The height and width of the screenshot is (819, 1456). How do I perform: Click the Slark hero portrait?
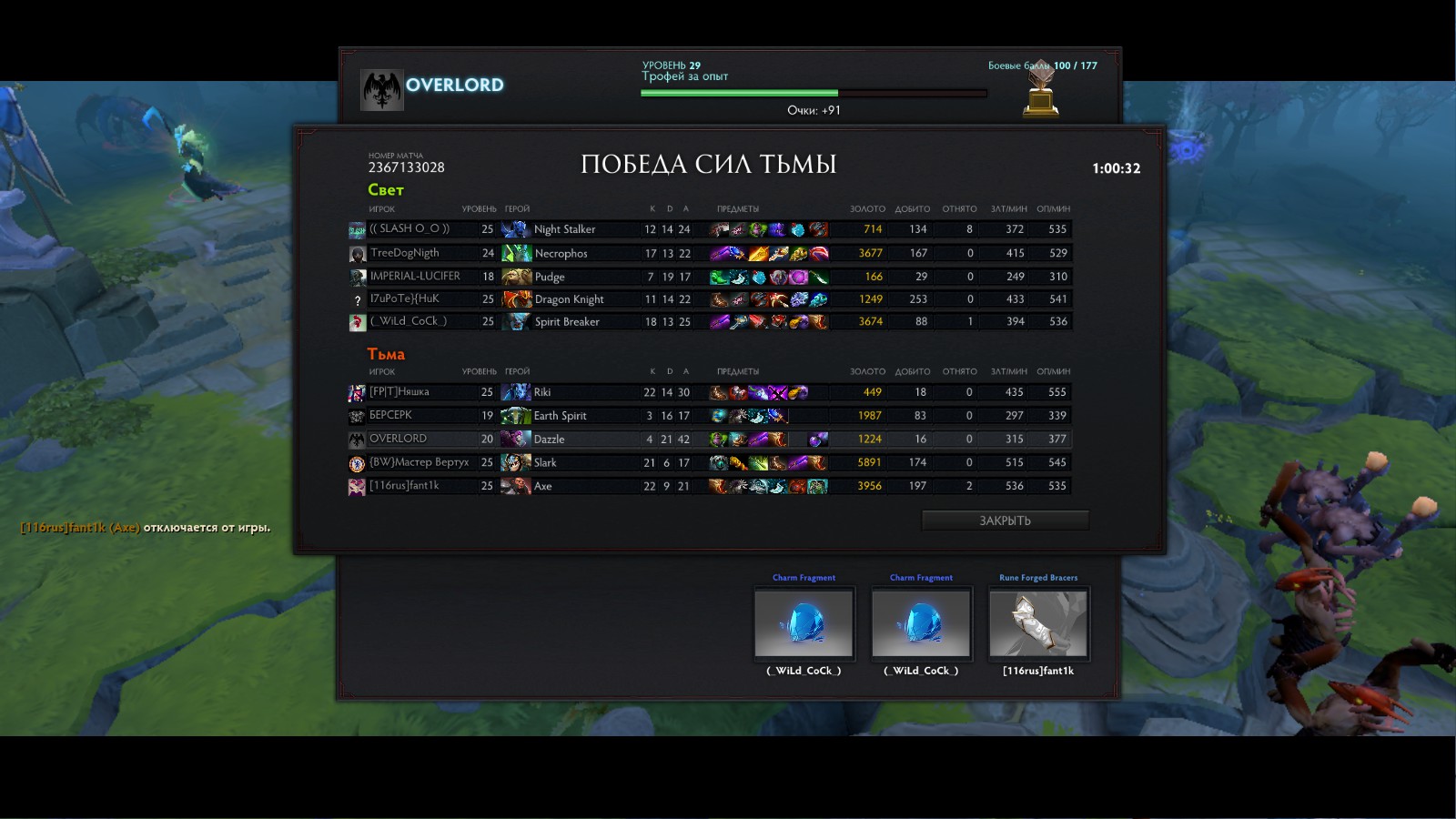tap(516, 462)
